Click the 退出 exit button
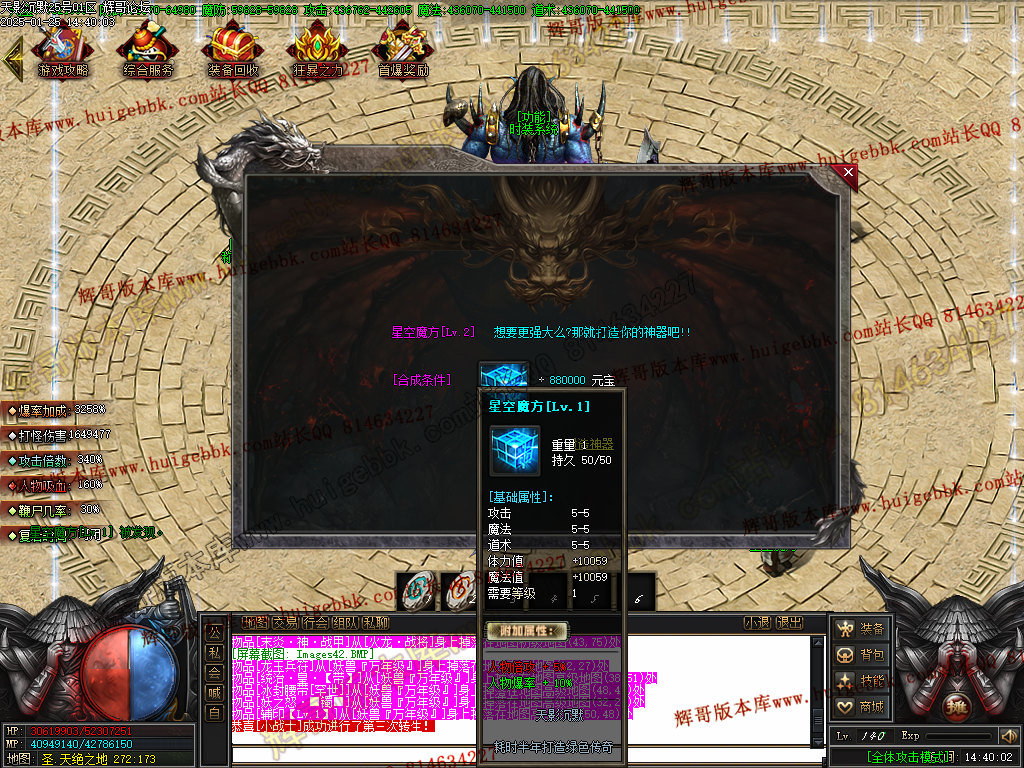The image size is (1024, 768). pos(790,622)
